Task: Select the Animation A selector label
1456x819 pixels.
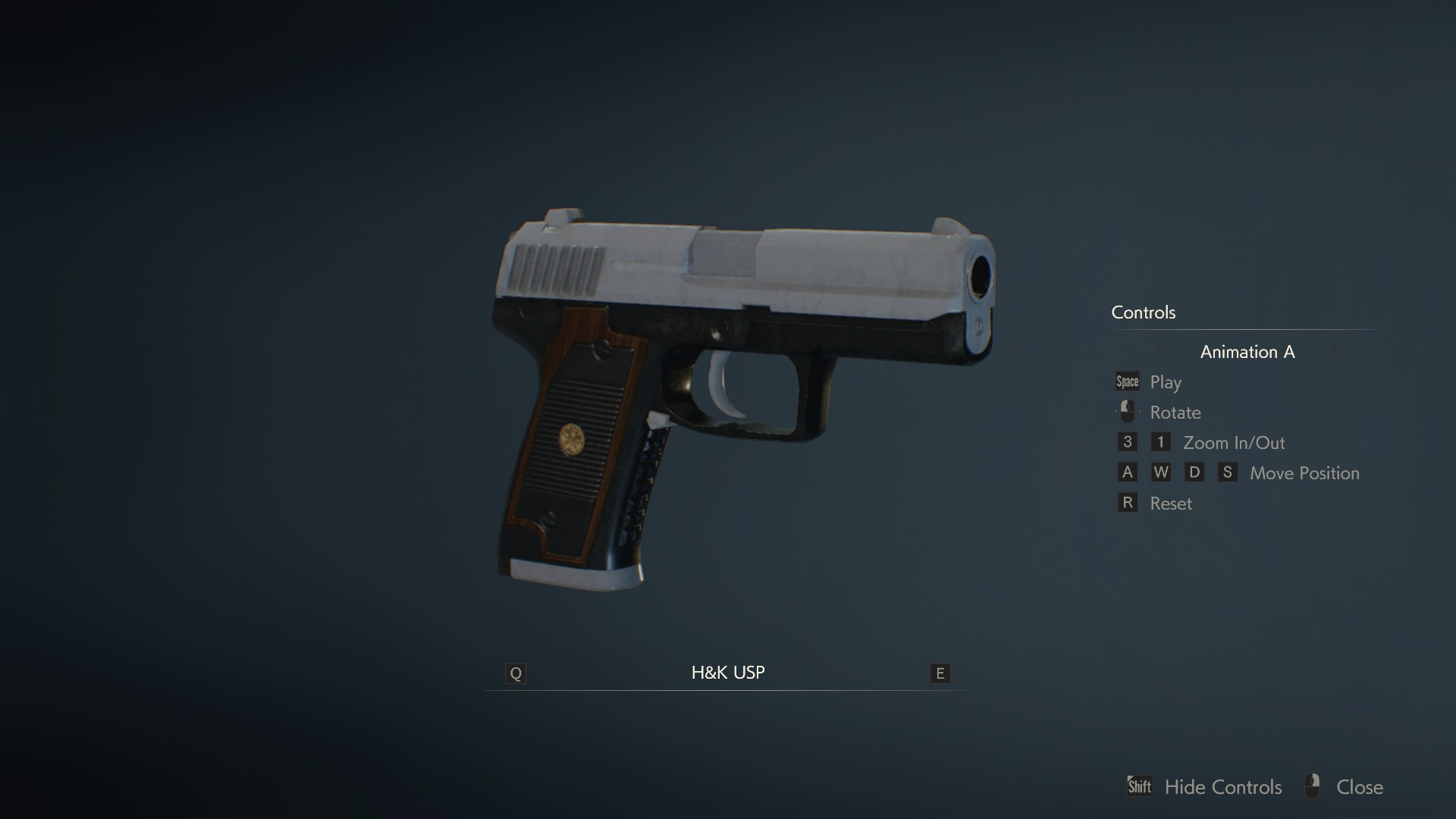Action: point(1247,352)
